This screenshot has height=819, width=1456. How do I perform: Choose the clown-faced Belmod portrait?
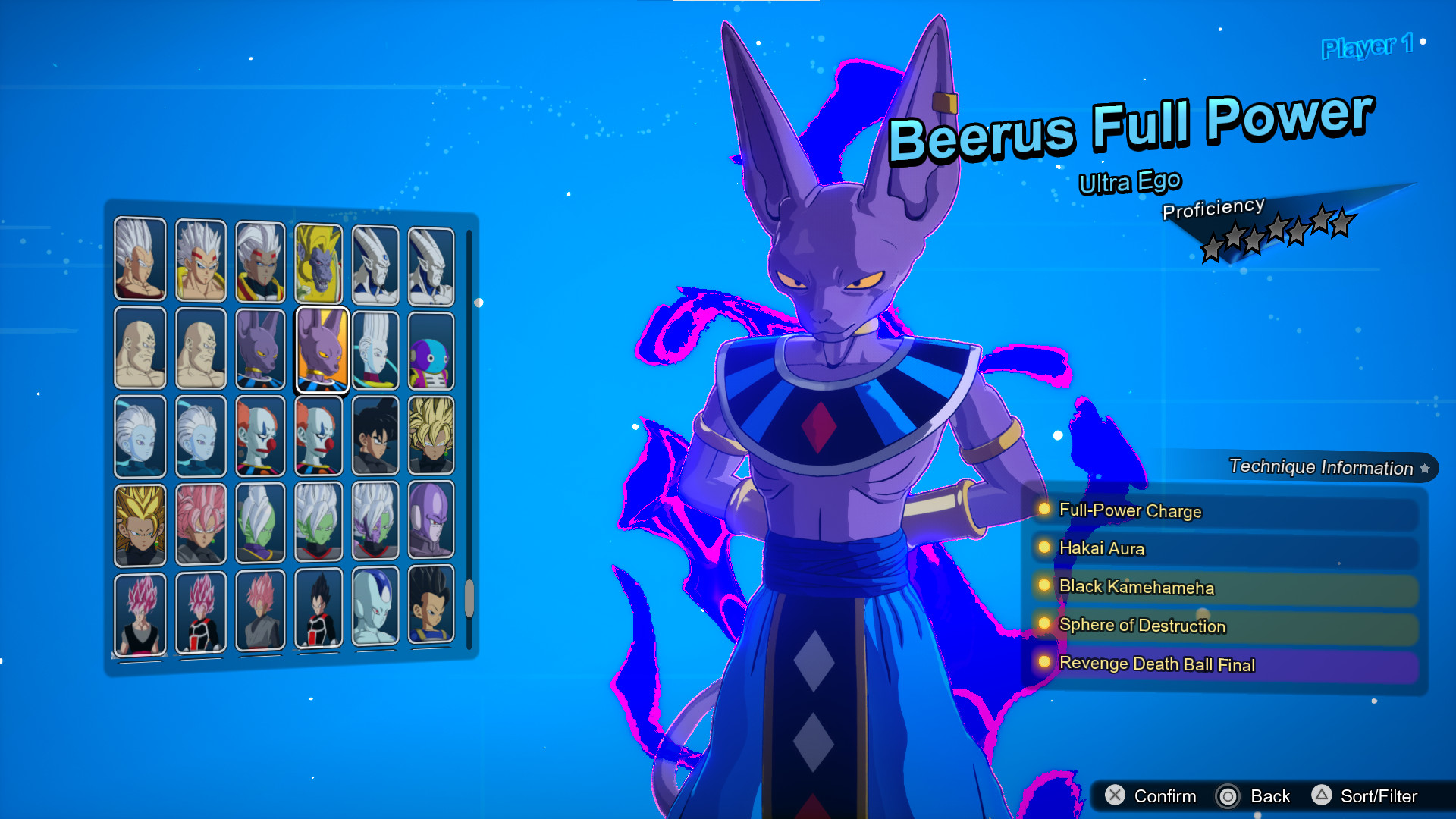tap(262, 436)
